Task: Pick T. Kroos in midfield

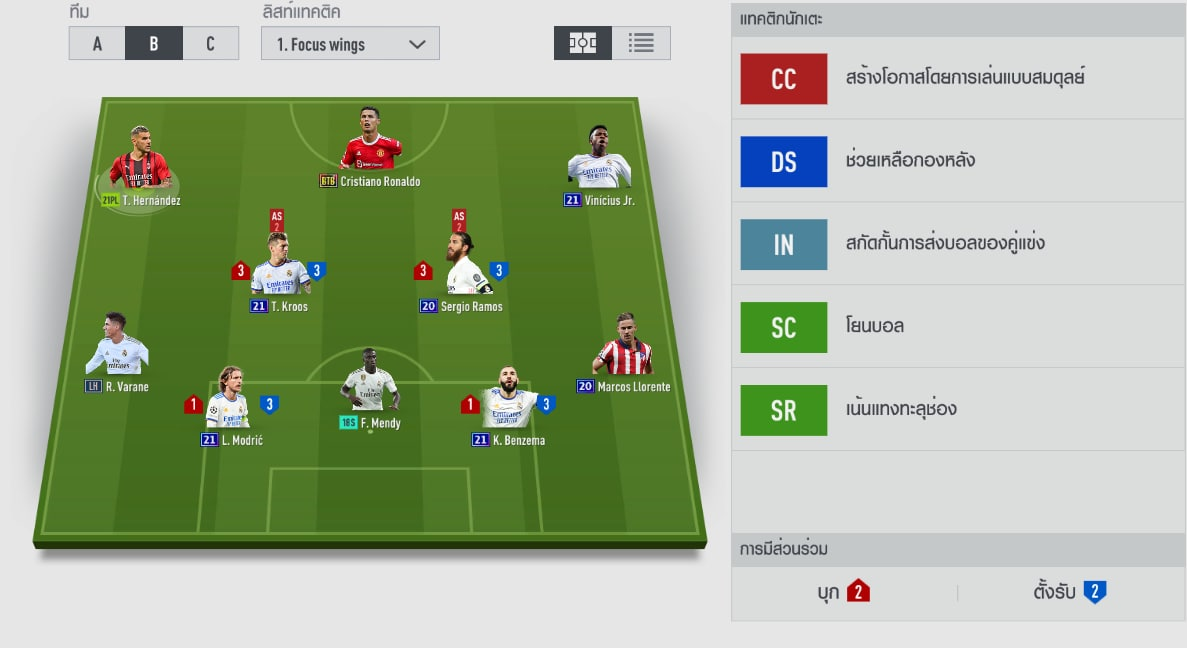Action: [x=280, y=272]
